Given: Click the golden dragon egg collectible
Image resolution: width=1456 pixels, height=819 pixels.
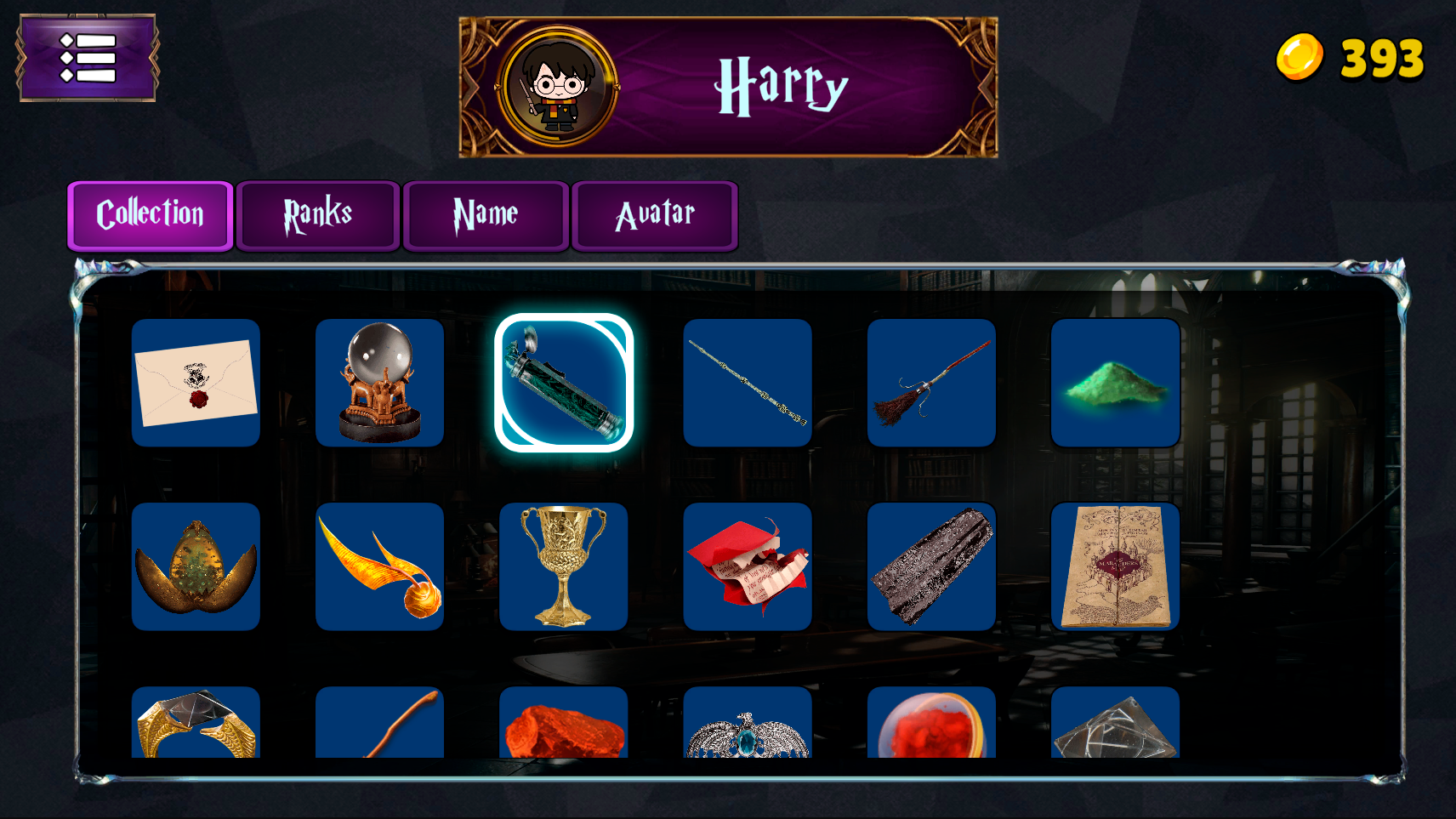Looking at the screenshot, I should coord(196,566).
